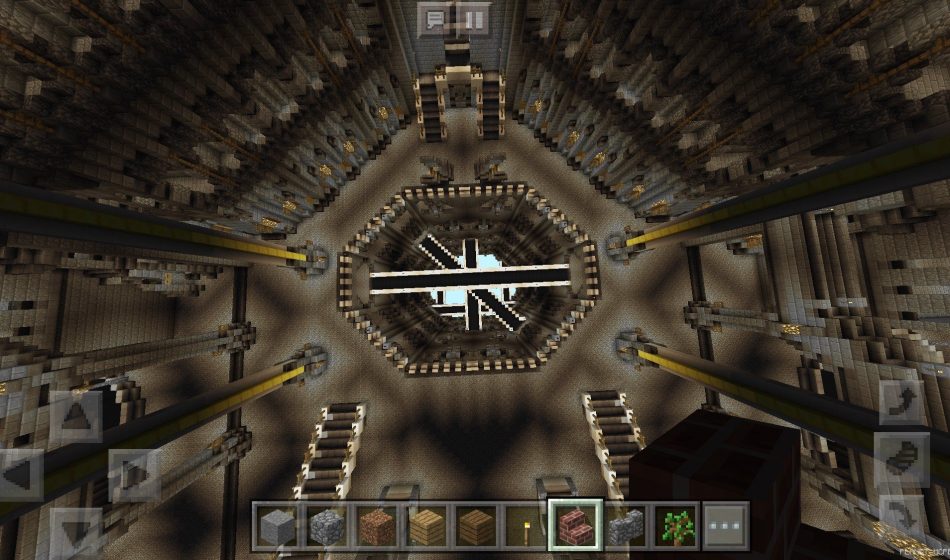This screenshot has height=560, width=950.
Task: Tap the fly up arrow button
Action: point(901,401)
